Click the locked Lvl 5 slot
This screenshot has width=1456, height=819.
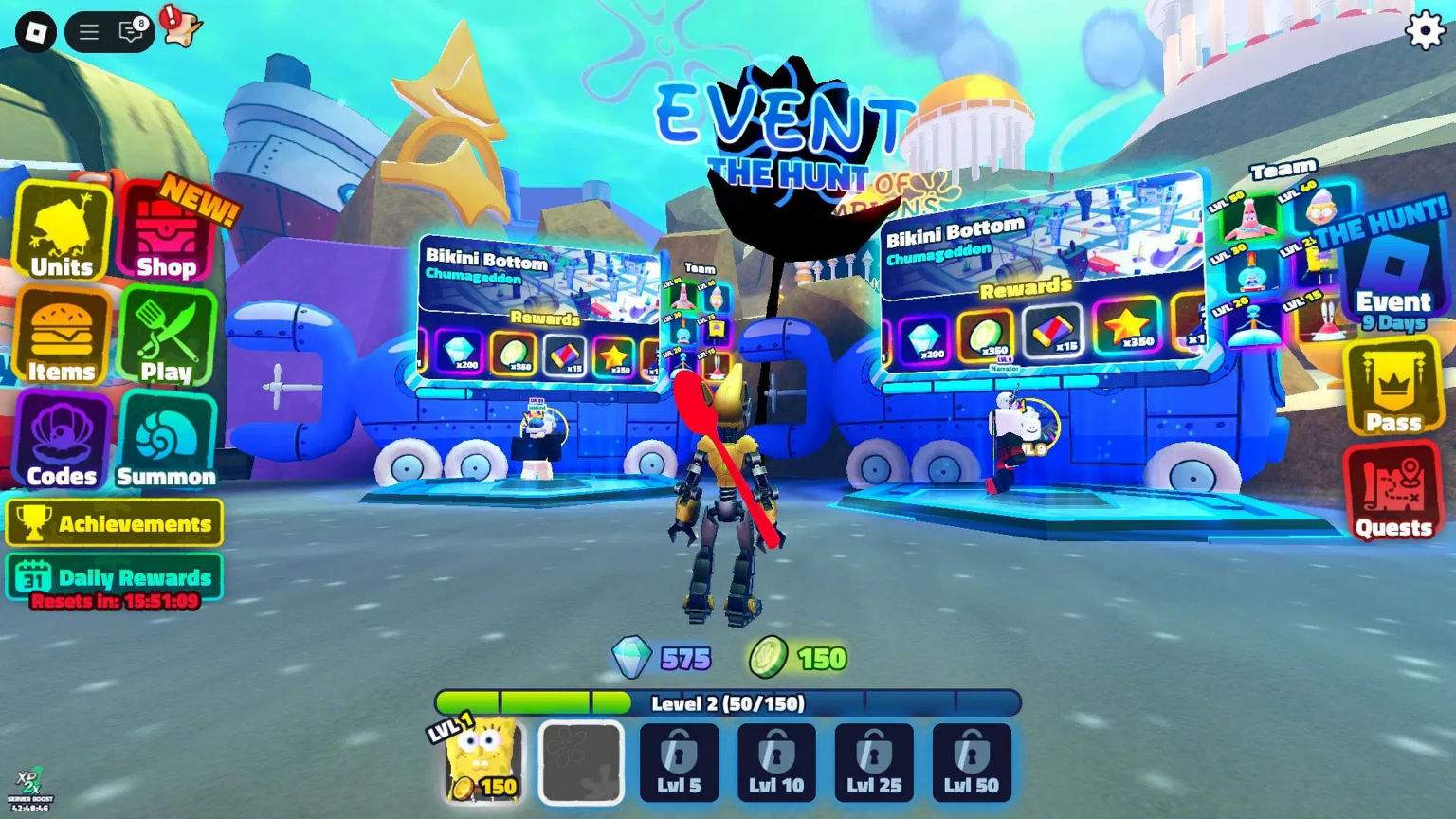679,763
